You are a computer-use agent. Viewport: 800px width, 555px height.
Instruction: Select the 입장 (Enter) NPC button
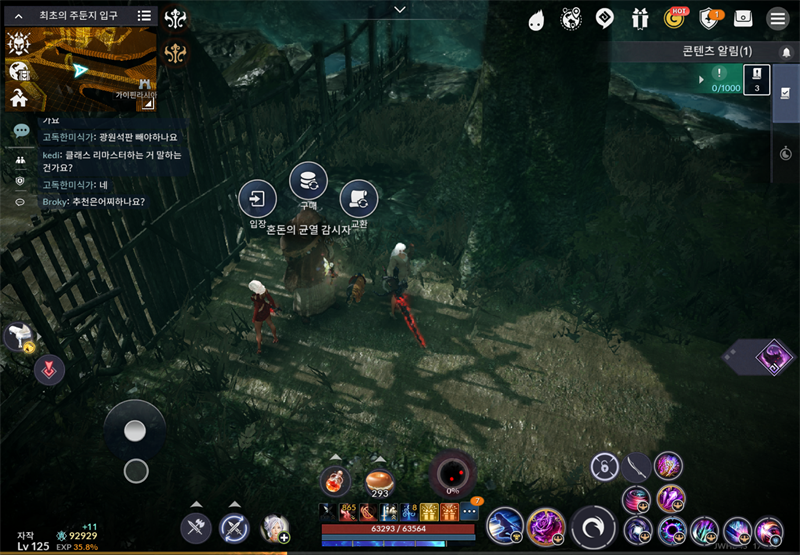pos(258,198)
